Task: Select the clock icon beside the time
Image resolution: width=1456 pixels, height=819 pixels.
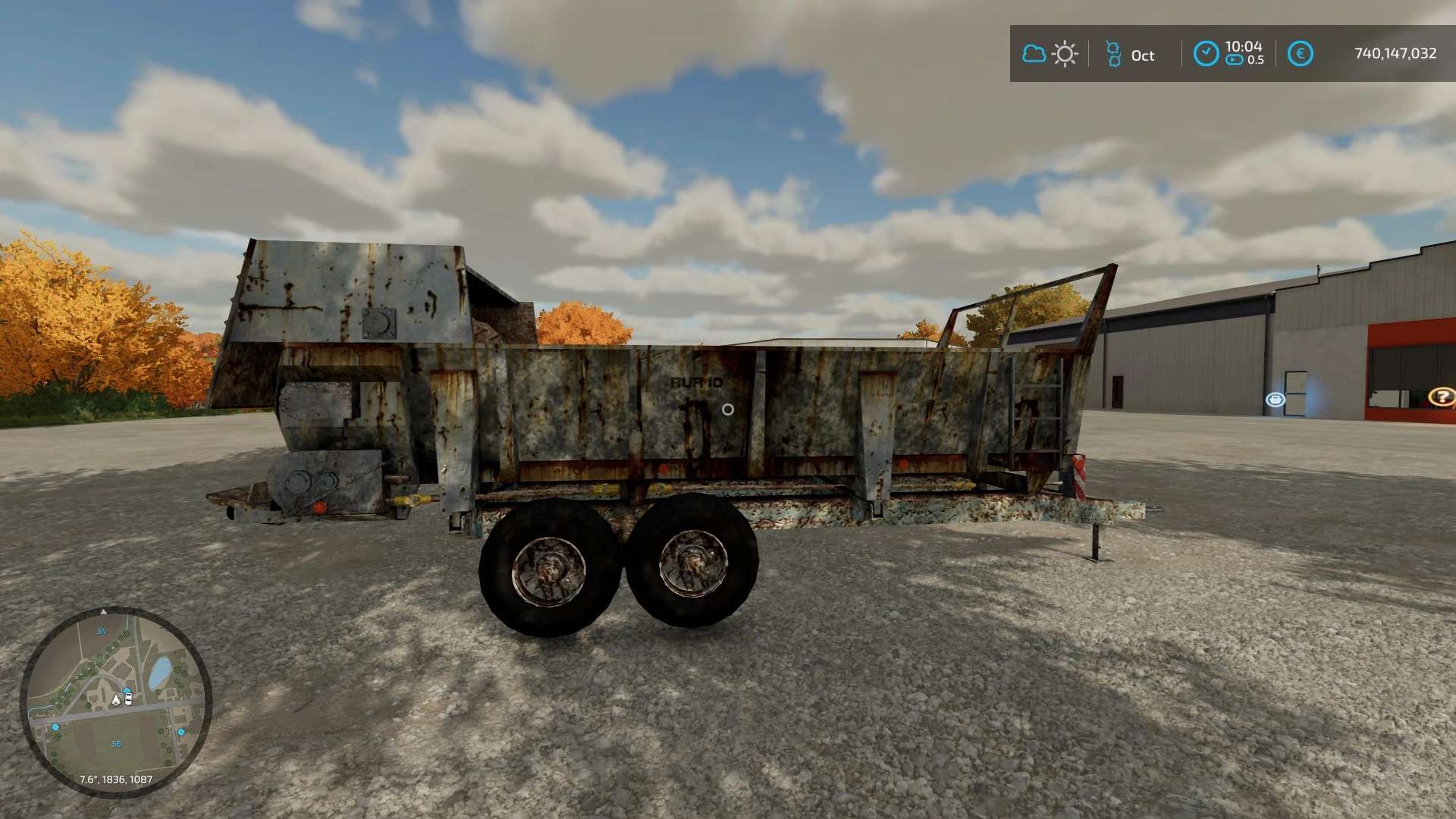Action: [1206, 54]
